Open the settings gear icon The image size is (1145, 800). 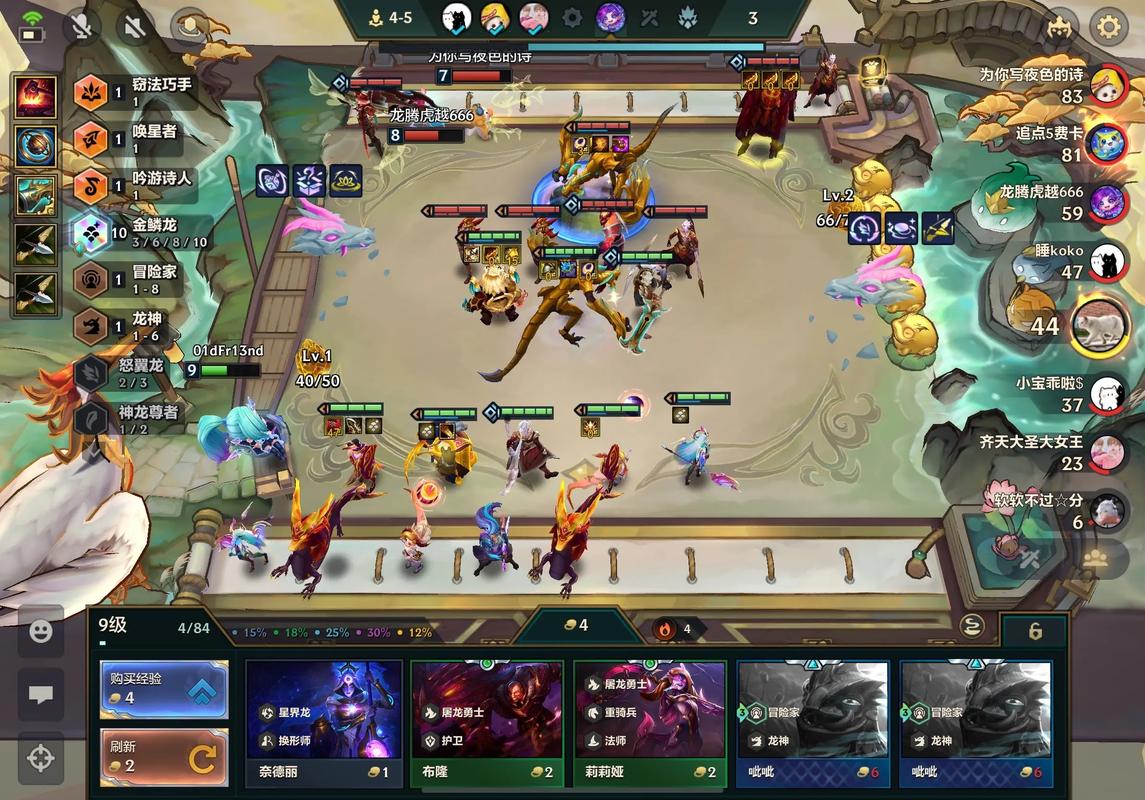(1108, 26)
